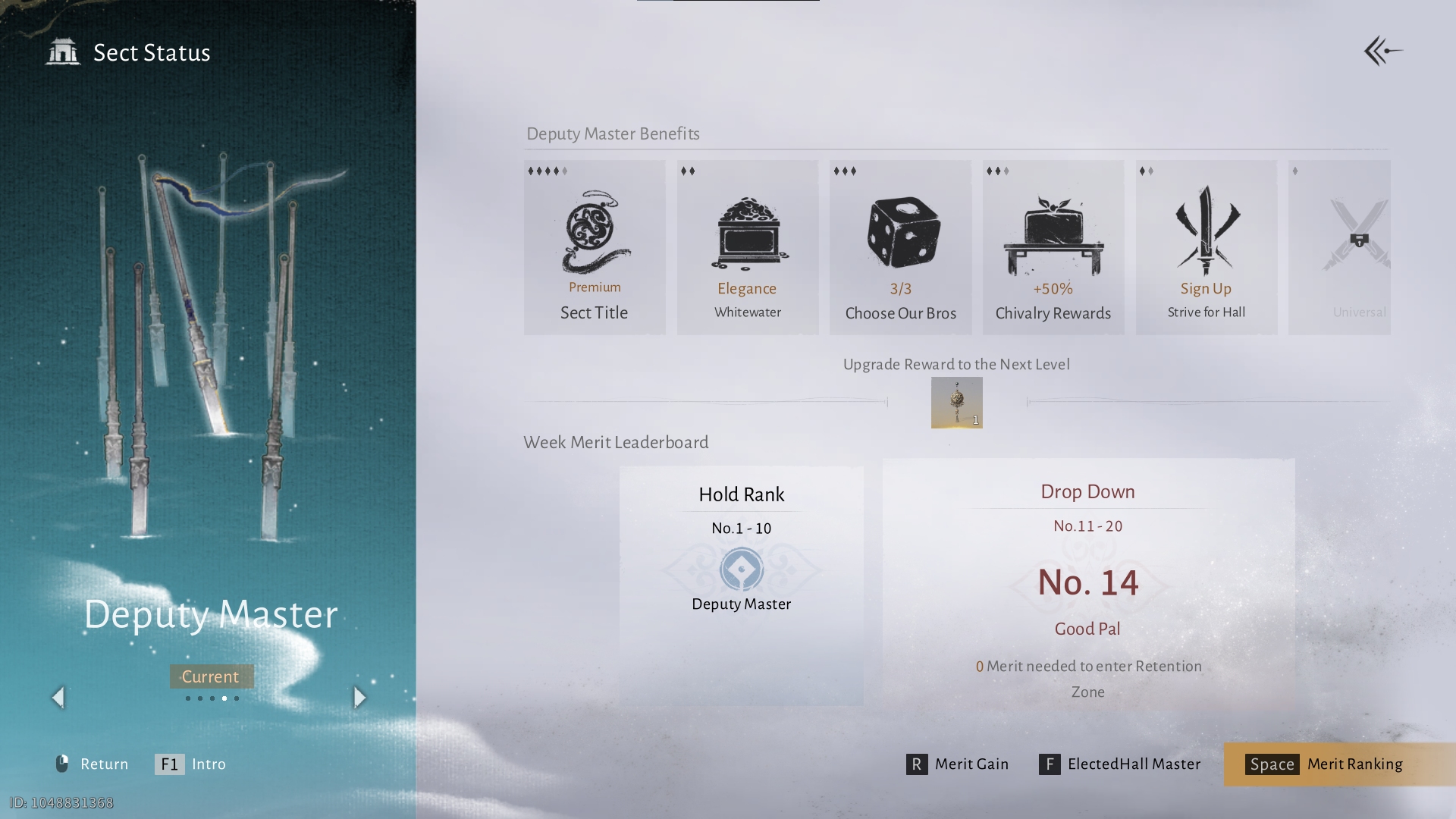Close the Sect Status screen with the back arrow
This screenshot has height=819, width=1456.
pos(1382,52)
